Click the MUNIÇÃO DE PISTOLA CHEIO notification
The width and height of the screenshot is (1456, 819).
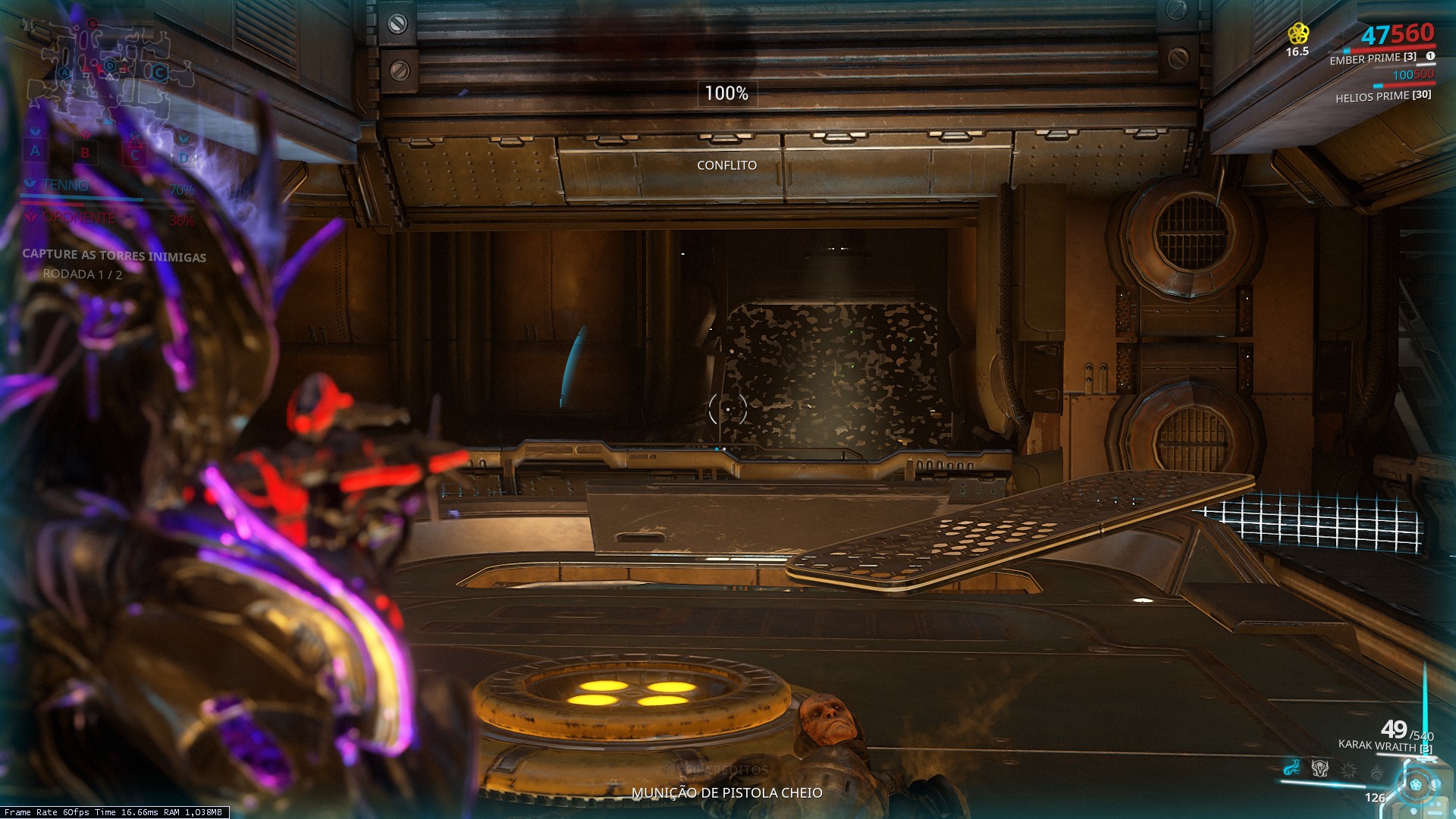tap(726, 795)
